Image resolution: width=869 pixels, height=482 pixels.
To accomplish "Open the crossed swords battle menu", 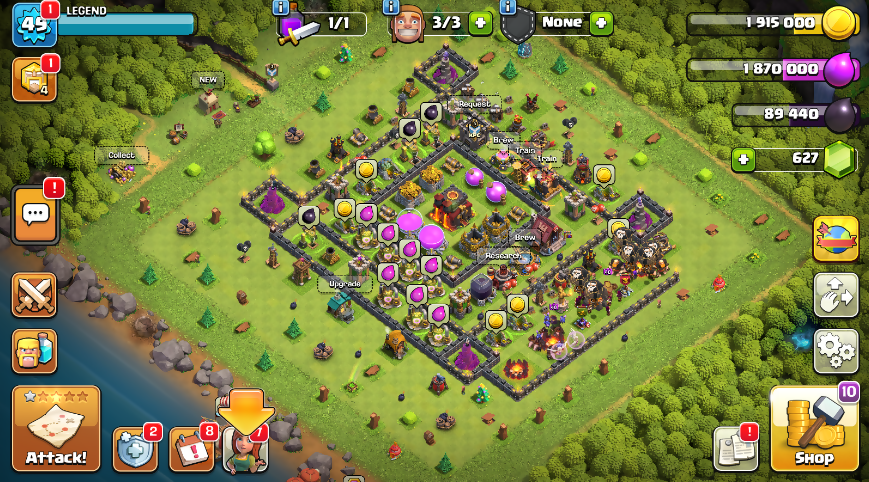I will (x=34, y=294).
